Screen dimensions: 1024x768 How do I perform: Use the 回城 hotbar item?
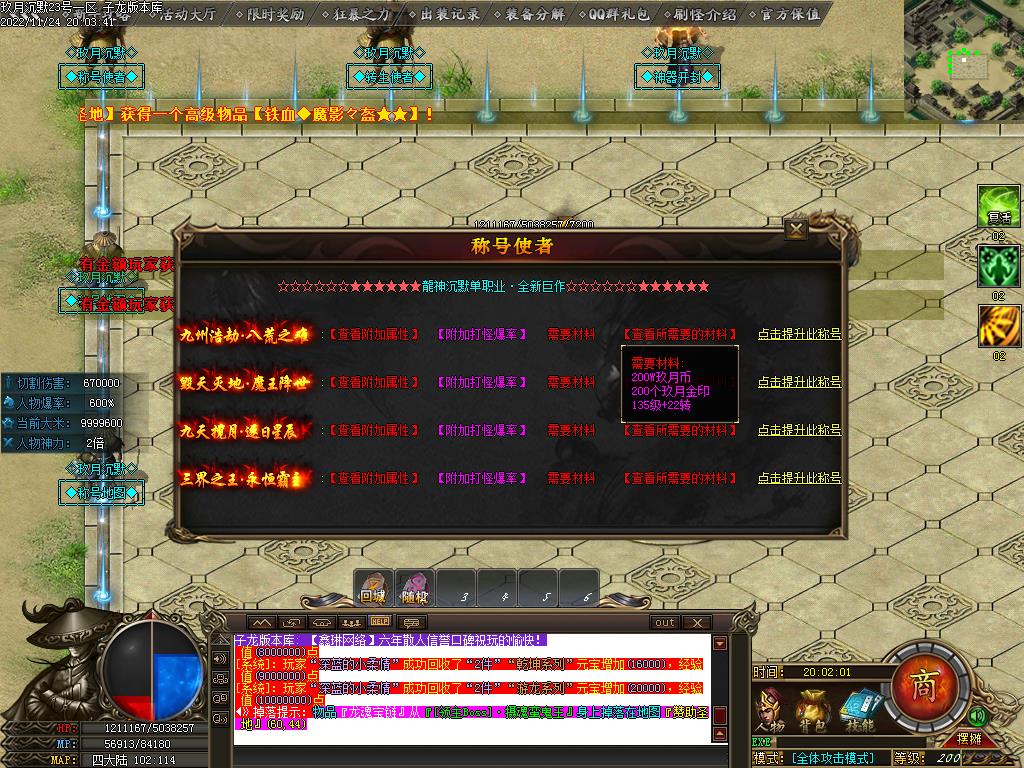373,589
